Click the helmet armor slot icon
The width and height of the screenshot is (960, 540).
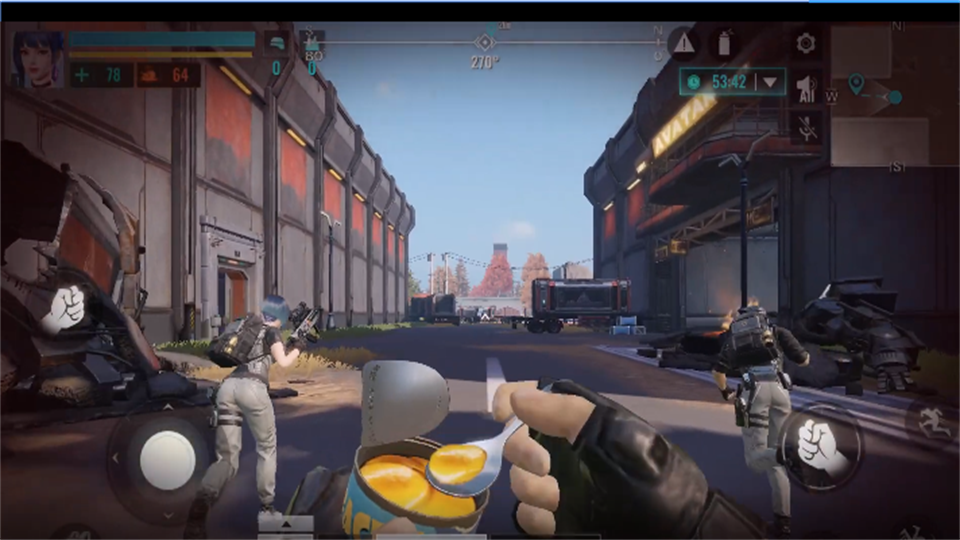point(275,43)
